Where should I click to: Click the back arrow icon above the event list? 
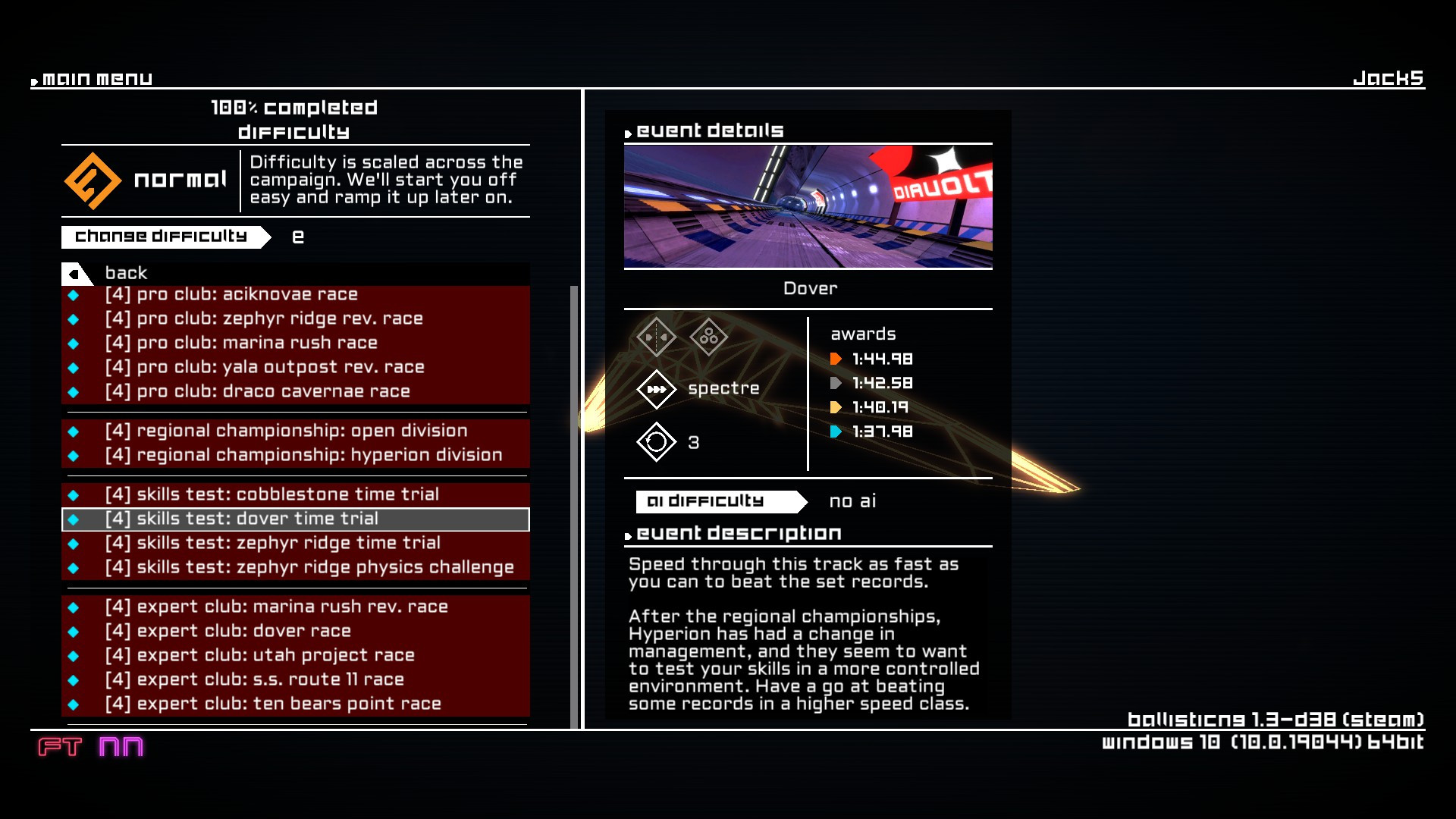pyautogui.click(x=73, y=273)
